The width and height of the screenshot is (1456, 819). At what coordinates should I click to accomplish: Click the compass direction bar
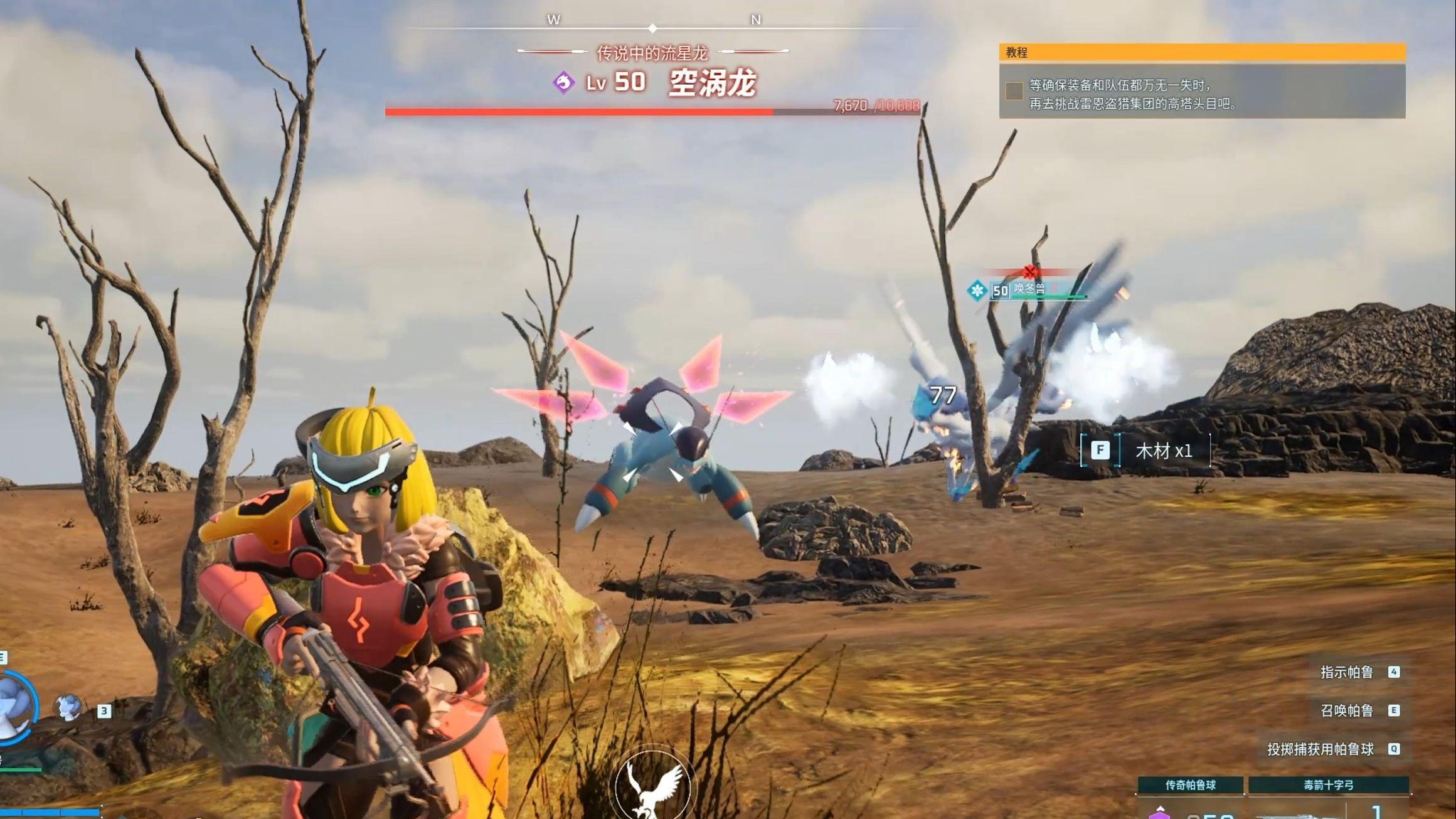pos(654,28)
